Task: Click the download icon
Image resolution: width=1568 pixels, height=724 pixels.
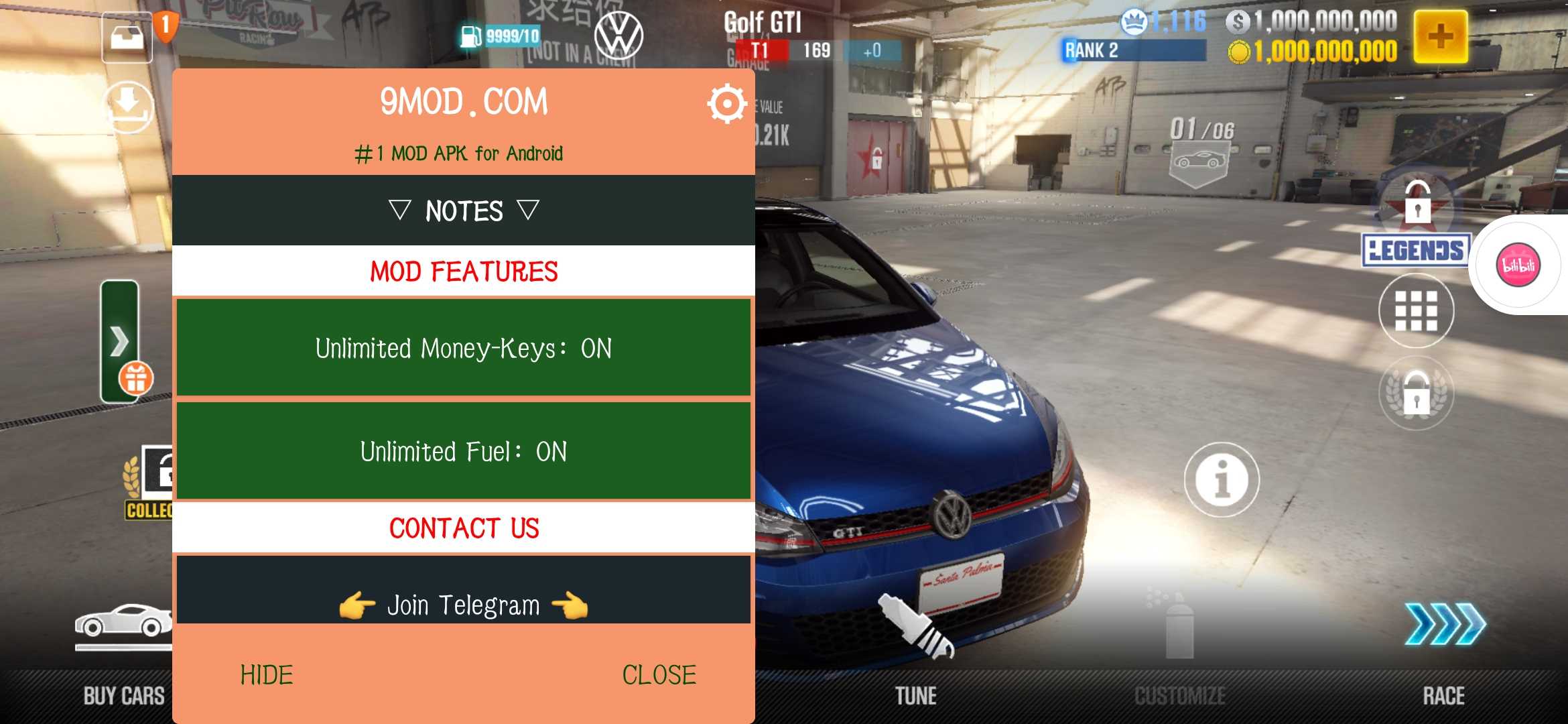Action: (128, 106)
